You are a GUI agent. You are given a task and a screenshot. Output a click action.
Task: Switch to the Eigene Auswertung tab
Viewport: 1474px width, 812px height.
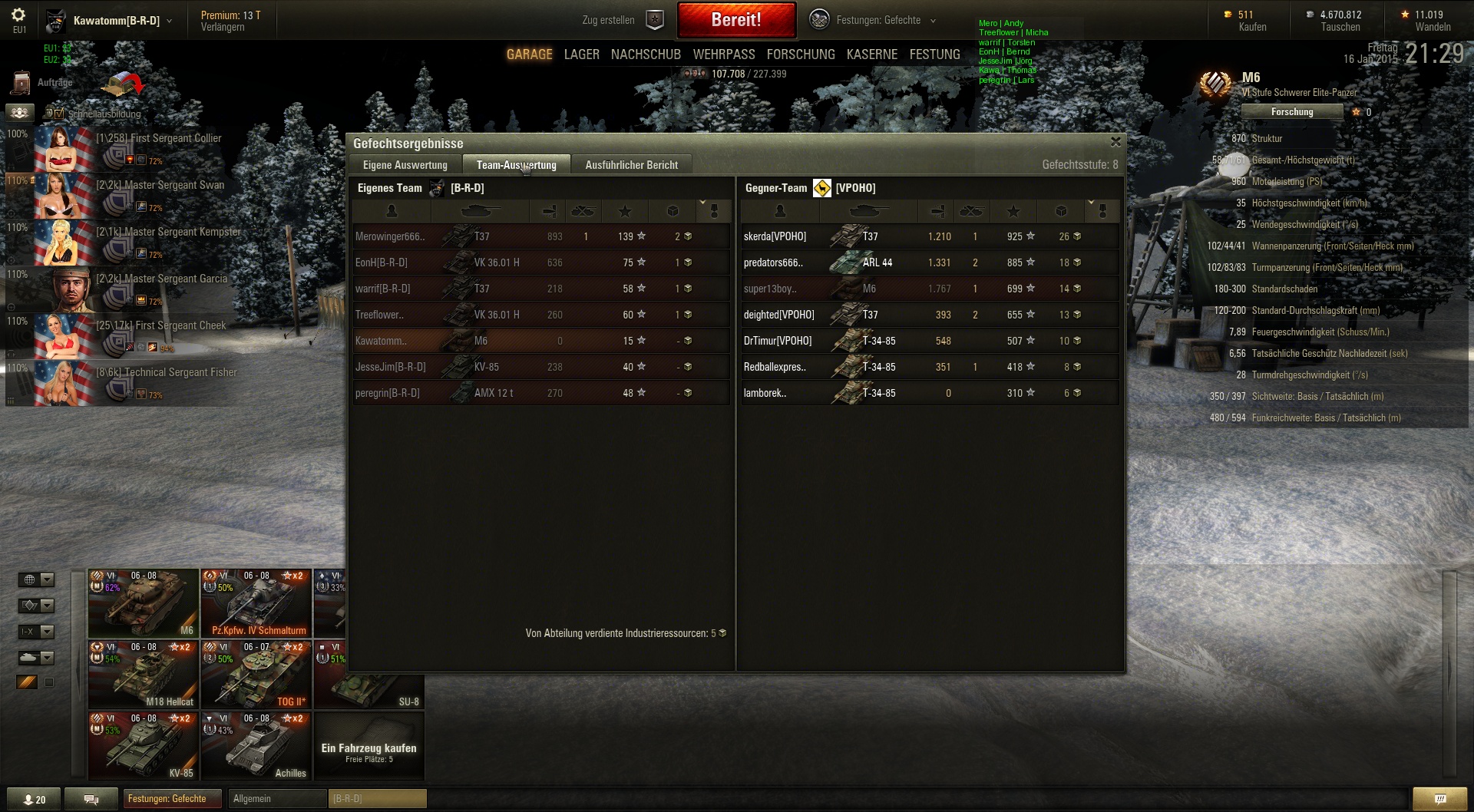[x=405, y=165]
